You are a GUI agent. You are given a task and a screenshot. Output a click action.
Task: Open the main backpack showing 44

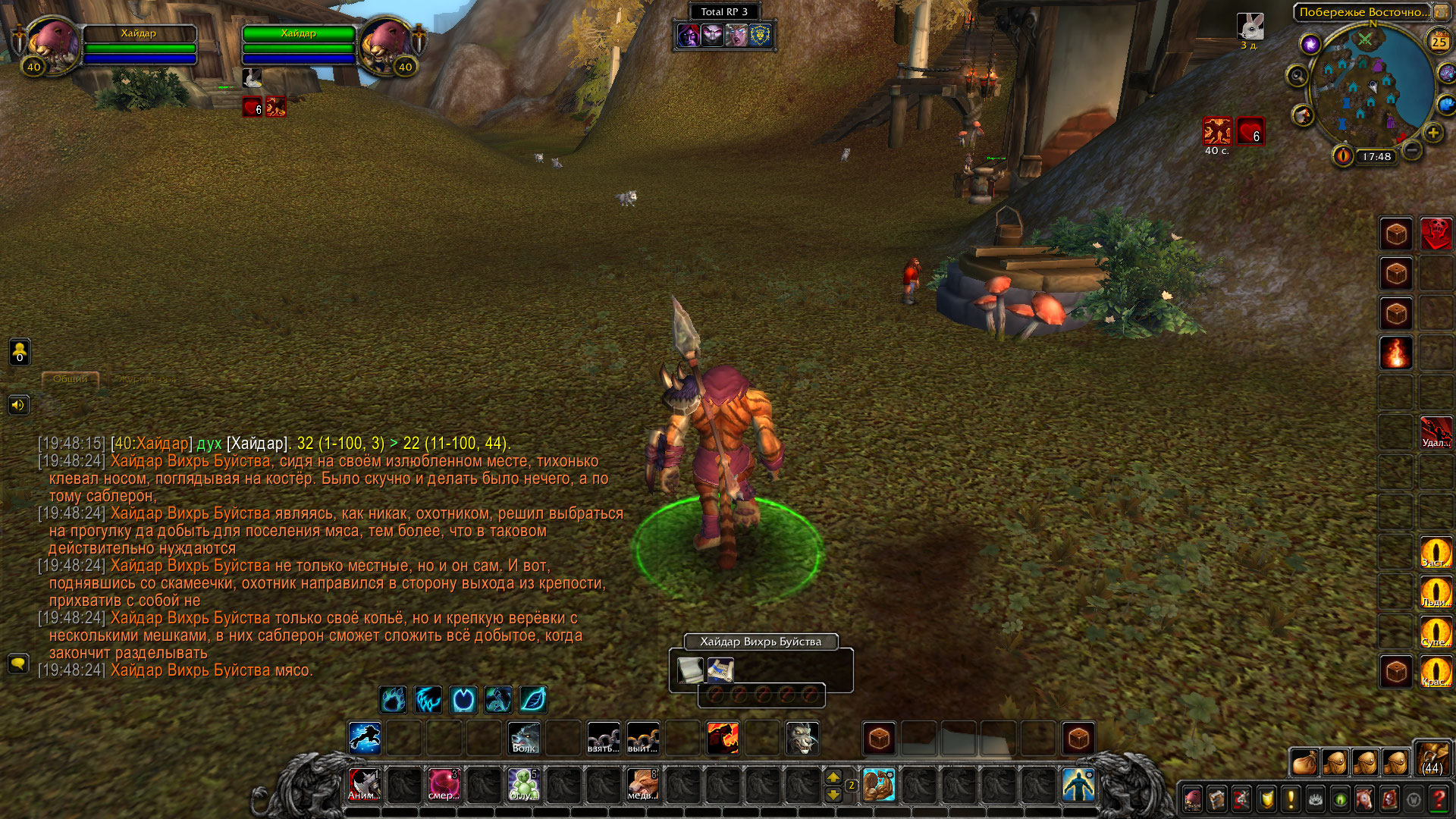pos(1432,758)
